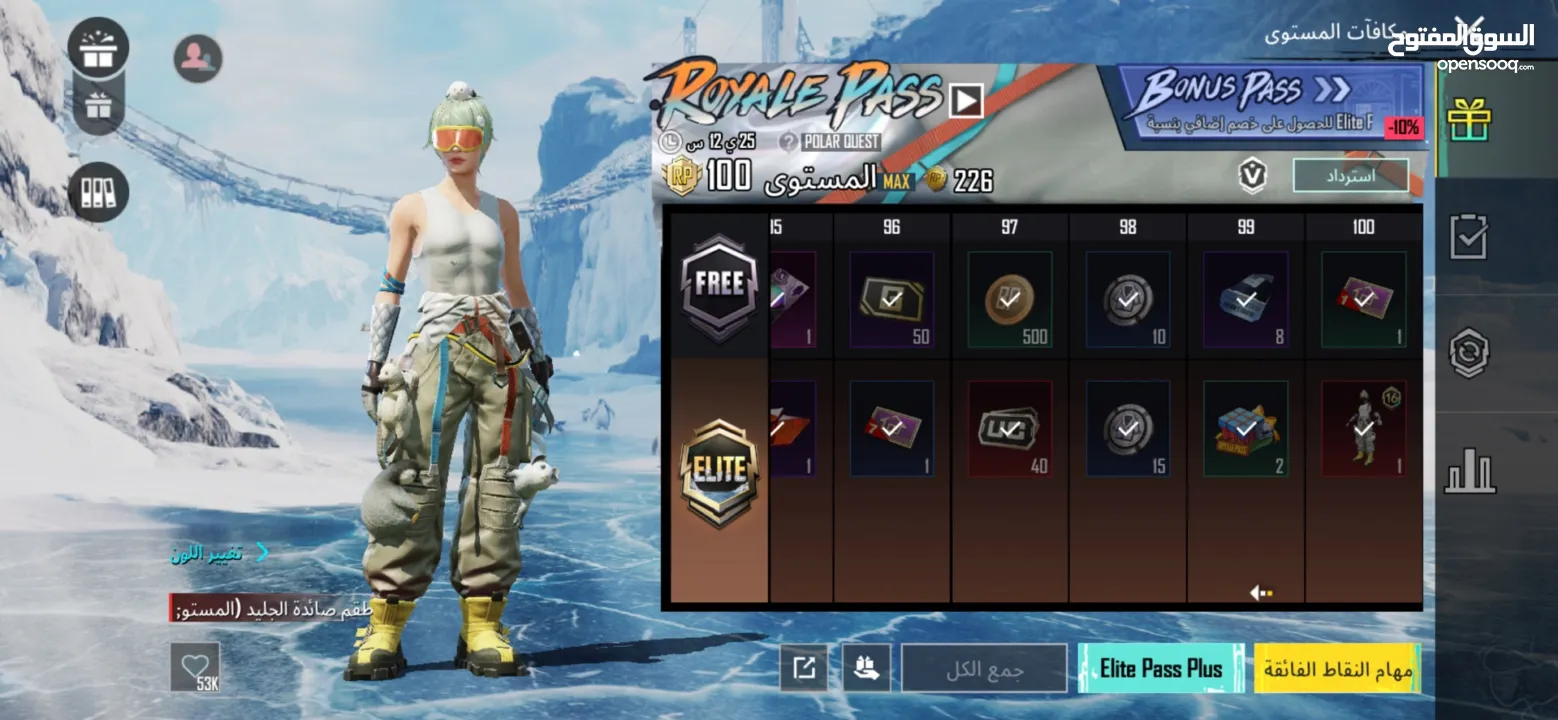Open the bar chart rankings tab
The height and width of the screenshot is (720, 1558).
1468,472
